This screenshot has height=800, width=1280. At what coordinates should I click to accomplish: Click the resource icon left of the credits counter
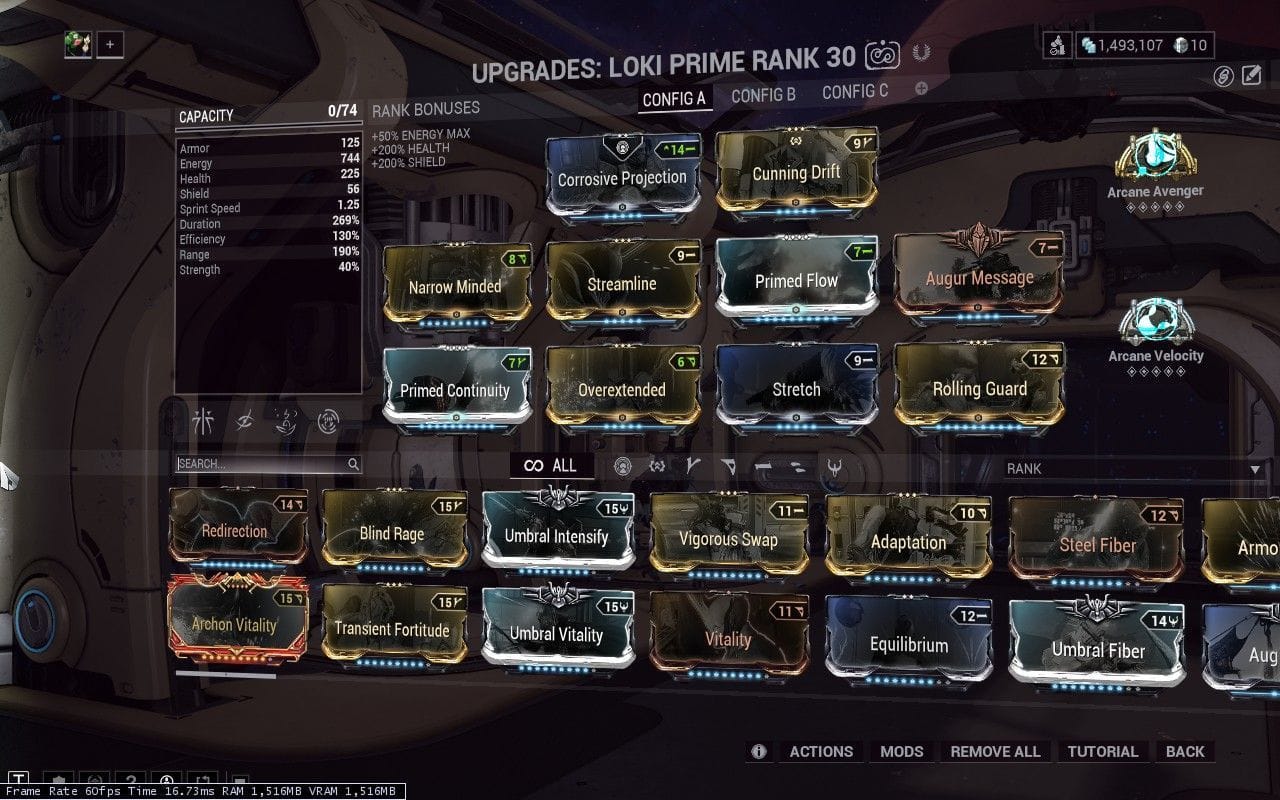pyautogui.click(x=1058, y=45)
